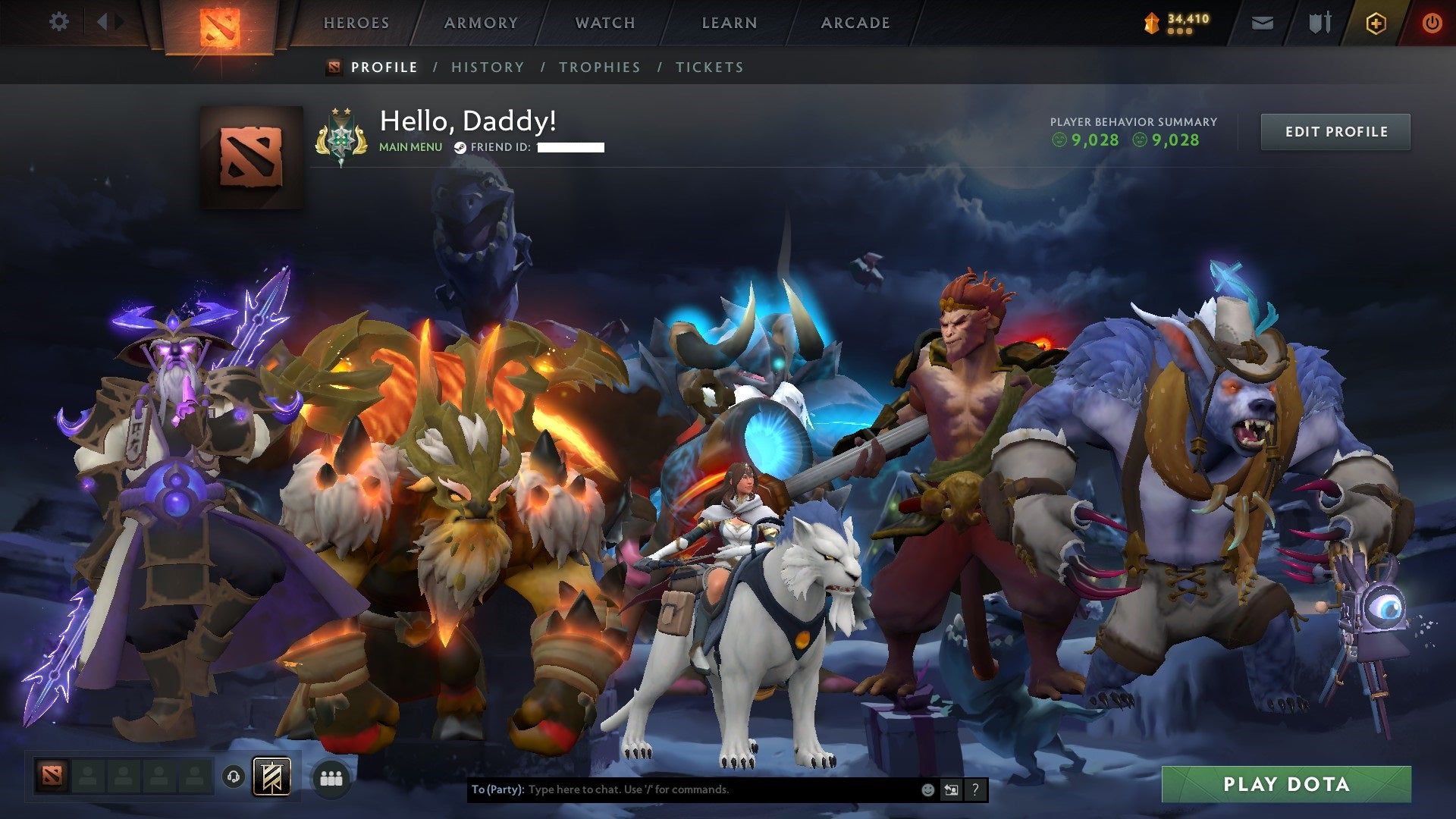Click the power button to exit
The height and width of the screenshot is (819, 1456).
point(1432,23)
